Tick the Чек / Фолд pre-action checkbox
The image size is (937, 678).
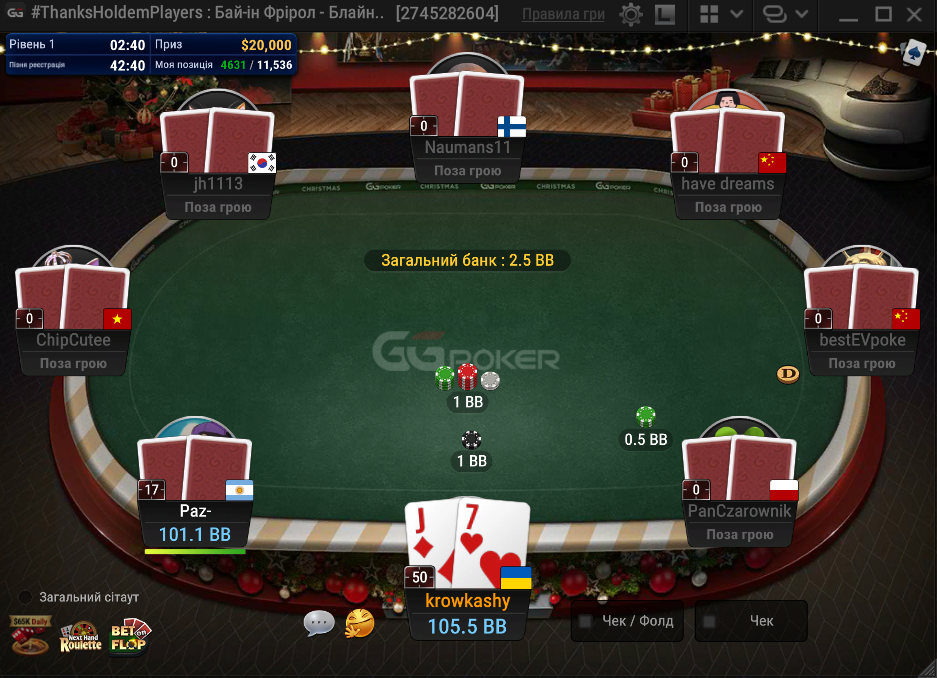click(x=586, y=621)
